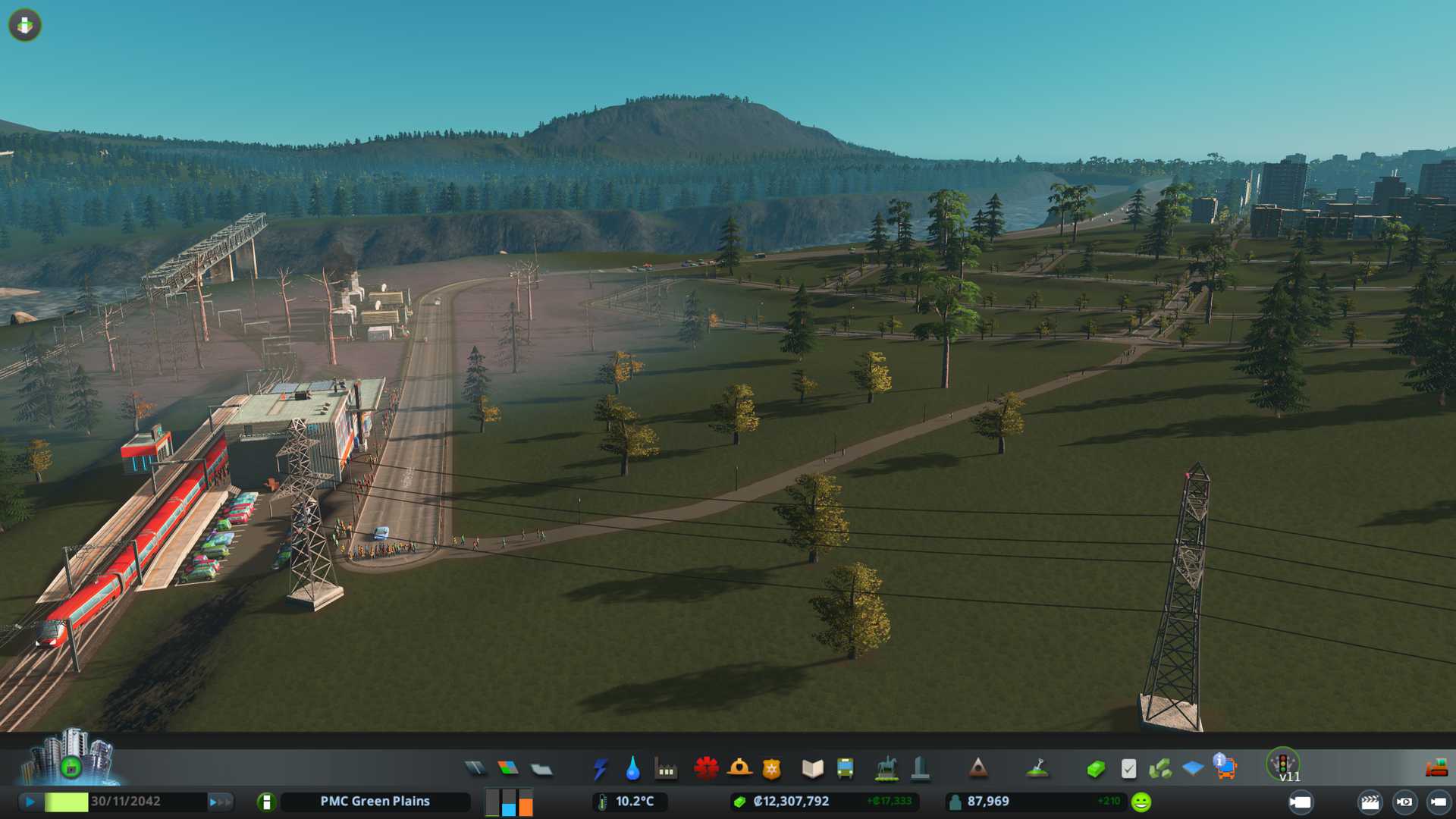Image resolution: width=1456 pixels, height=819 pixels.
Task: Open the Public Transport bus menu
Action: tap(845, 769)
